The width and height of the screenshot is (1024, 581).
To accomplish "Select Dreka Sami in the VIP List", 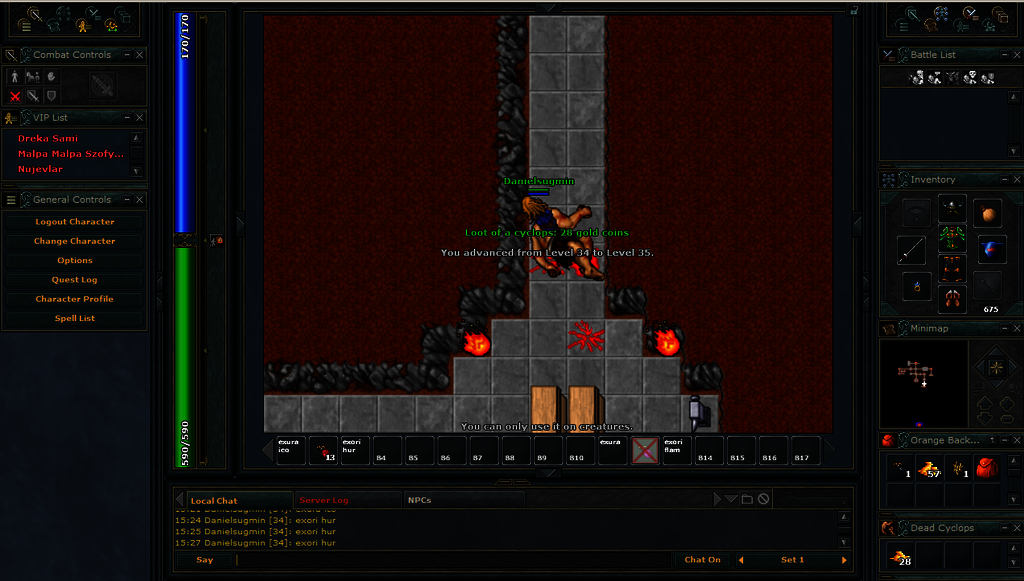I will [x=48, y=139].
